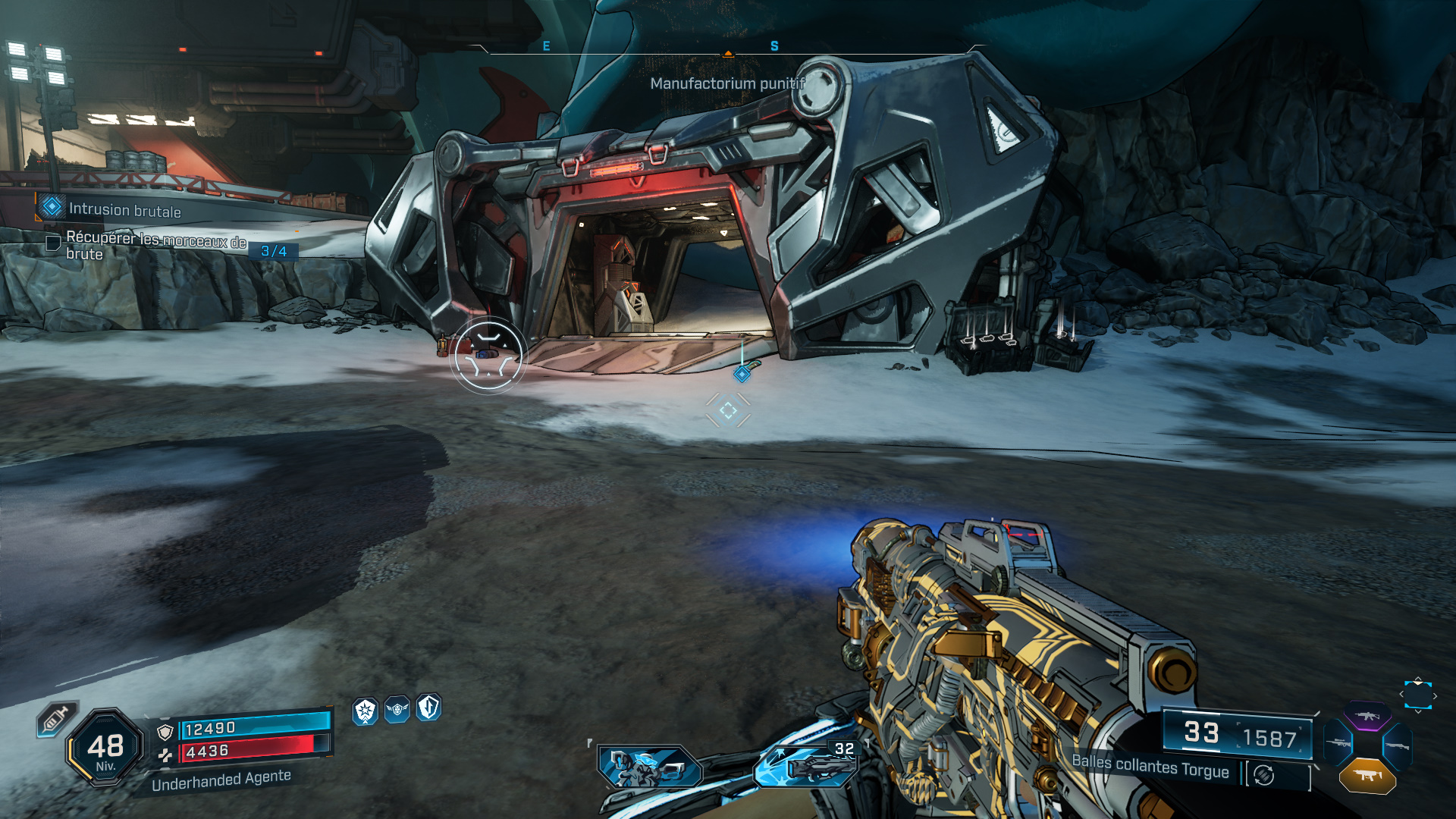Viewport: 1456px width, 819px height.
Task: Activate the action skill icon
Action: 649,767
